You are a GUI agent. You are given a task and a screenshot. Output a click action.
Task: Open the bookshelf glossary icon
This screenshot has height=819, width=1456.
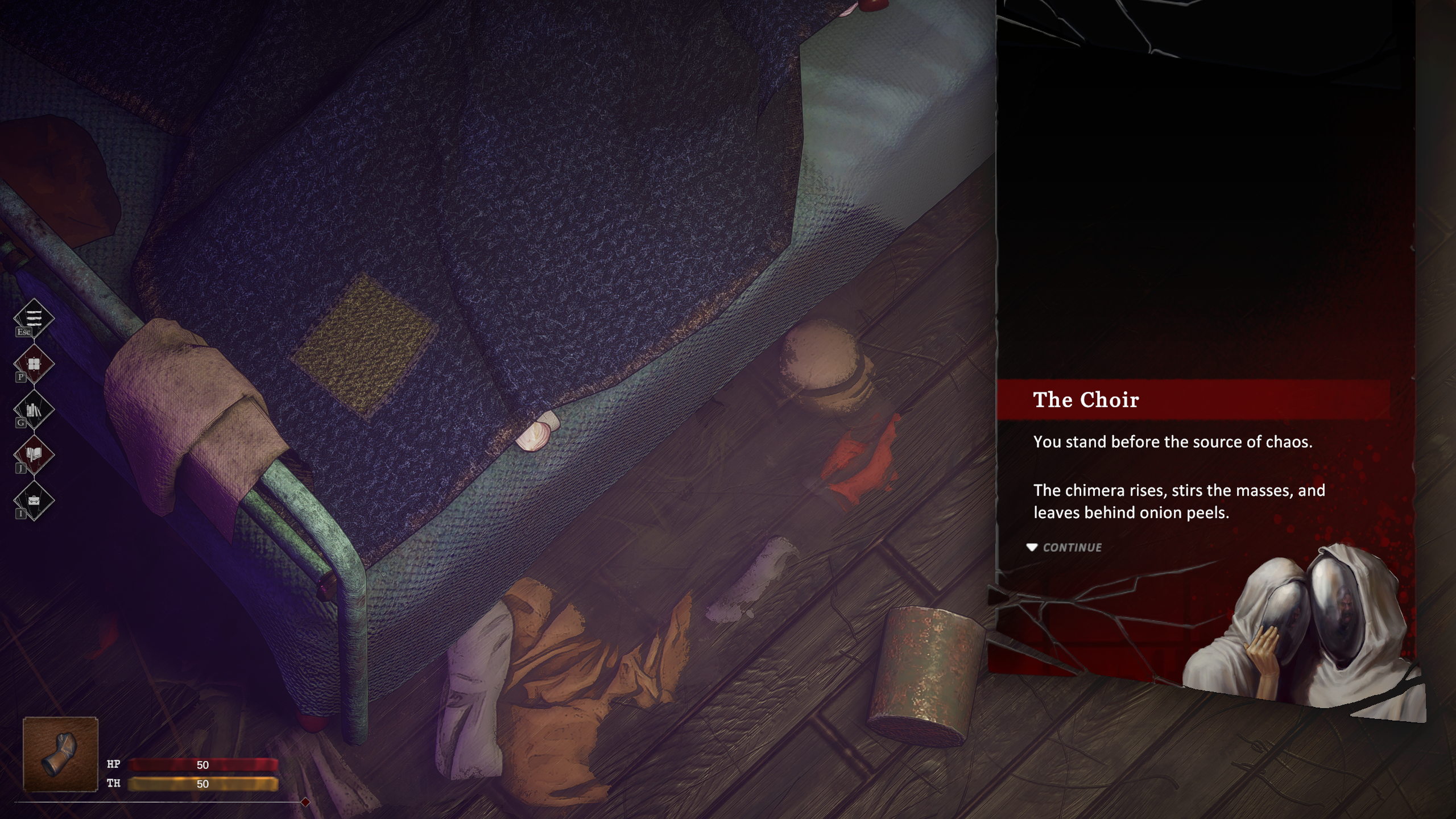pyautogui.click(x=34, y=409)
